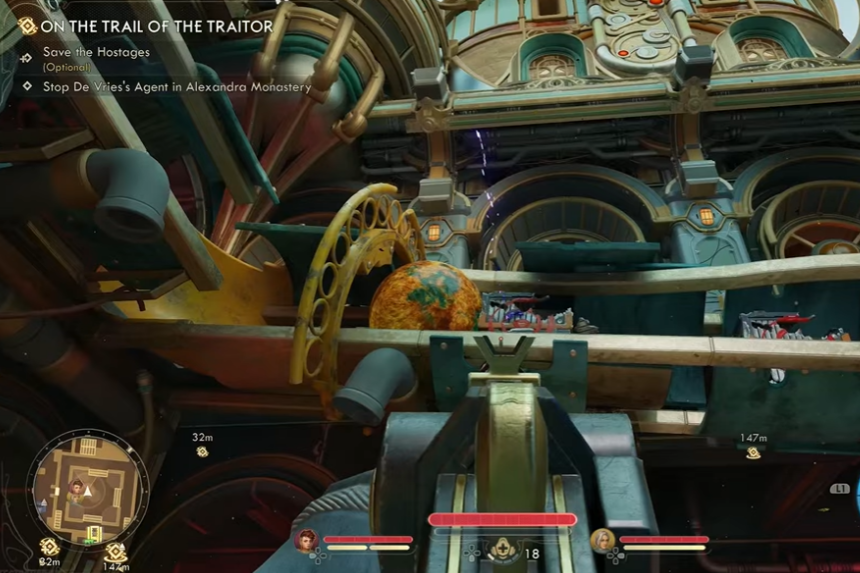Click the optional 'Save the Hostages' objective

[96, 52]
